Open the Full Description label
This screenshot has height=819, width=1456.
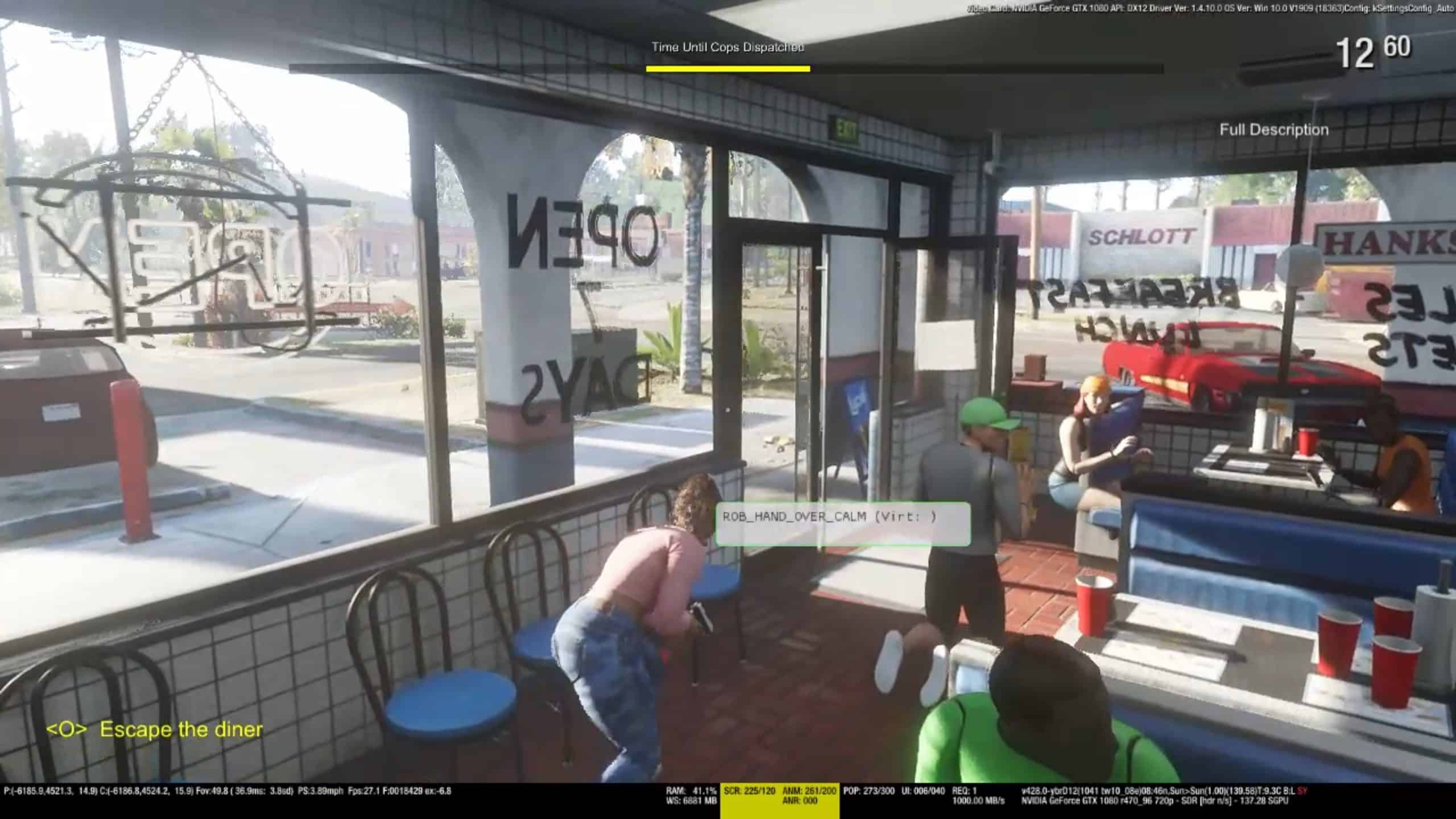click(x=1273, y=130)
